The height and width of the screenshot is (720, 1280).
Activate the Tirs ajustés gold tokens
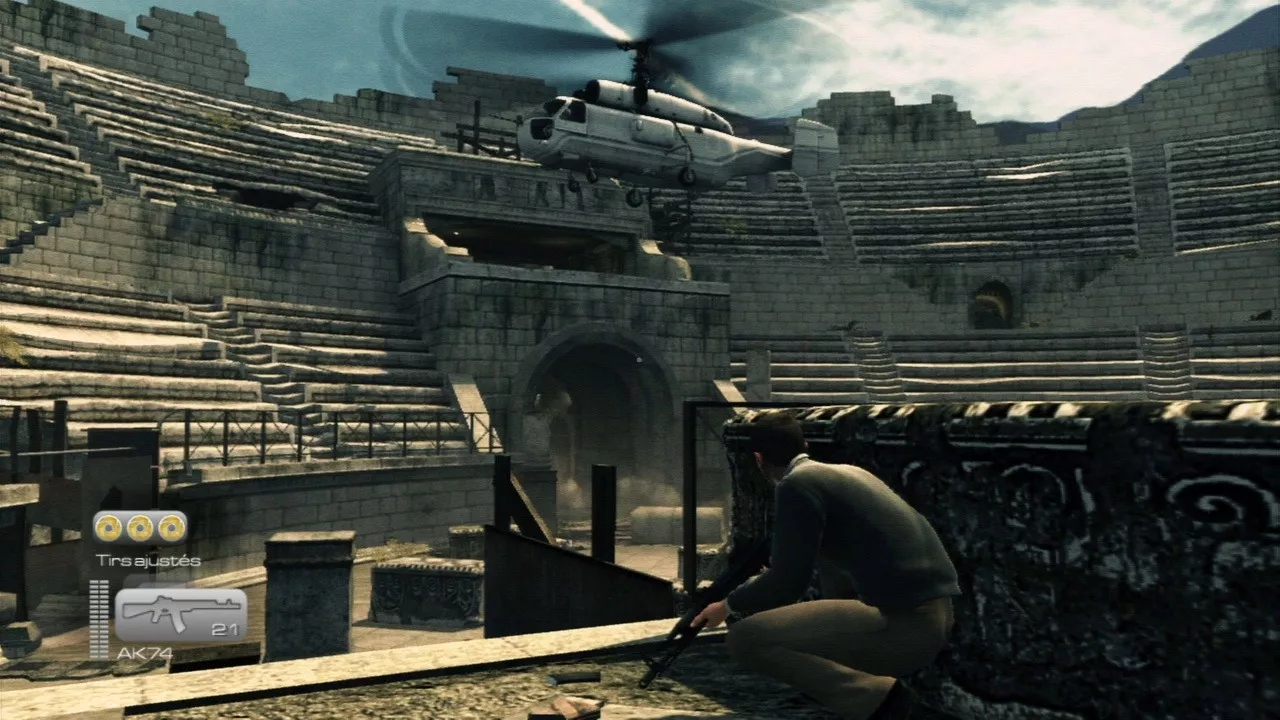[x=140, y=527]
